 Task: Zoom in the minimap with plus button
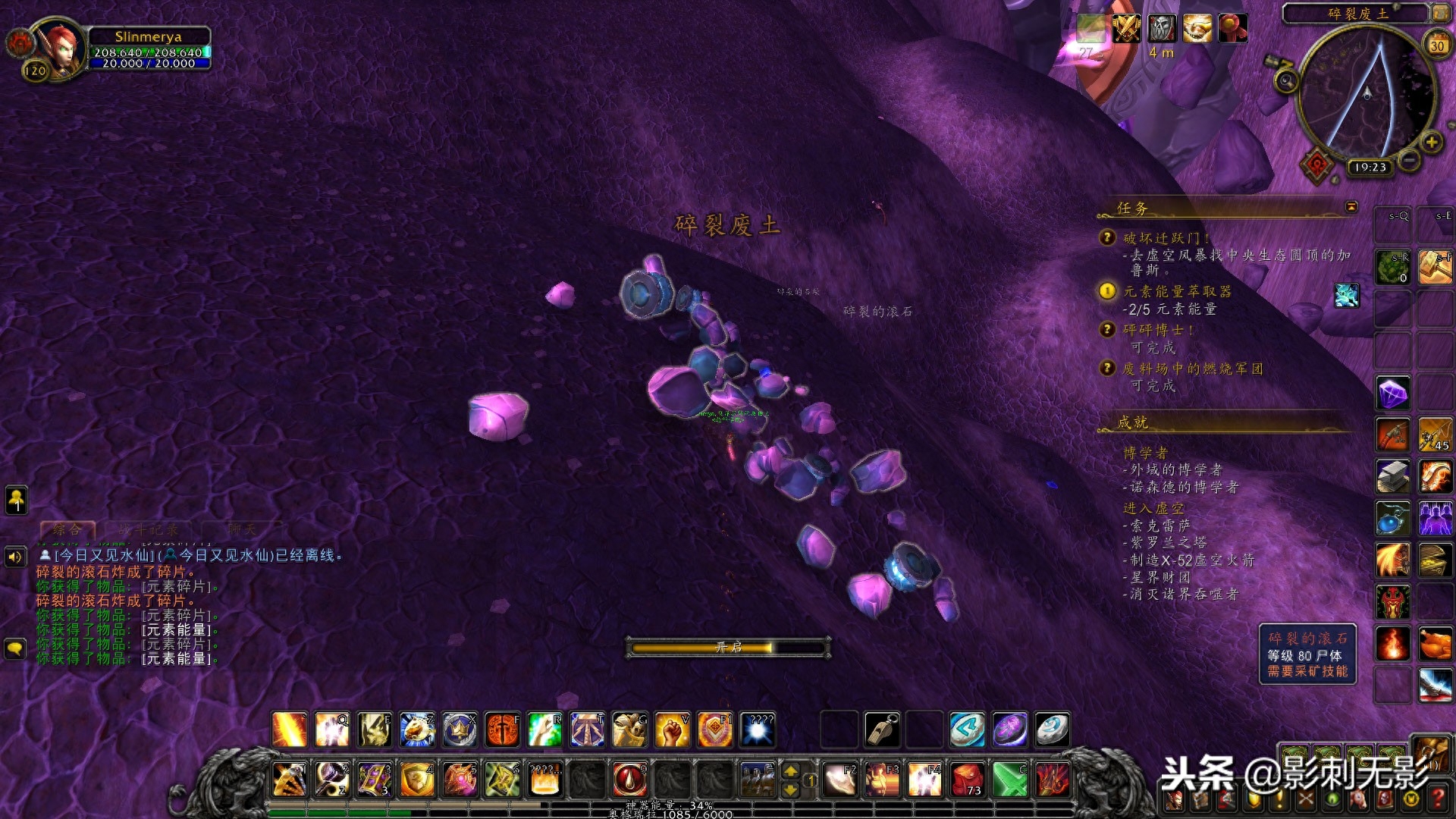pyautogui.click(x=1431, y=142)
